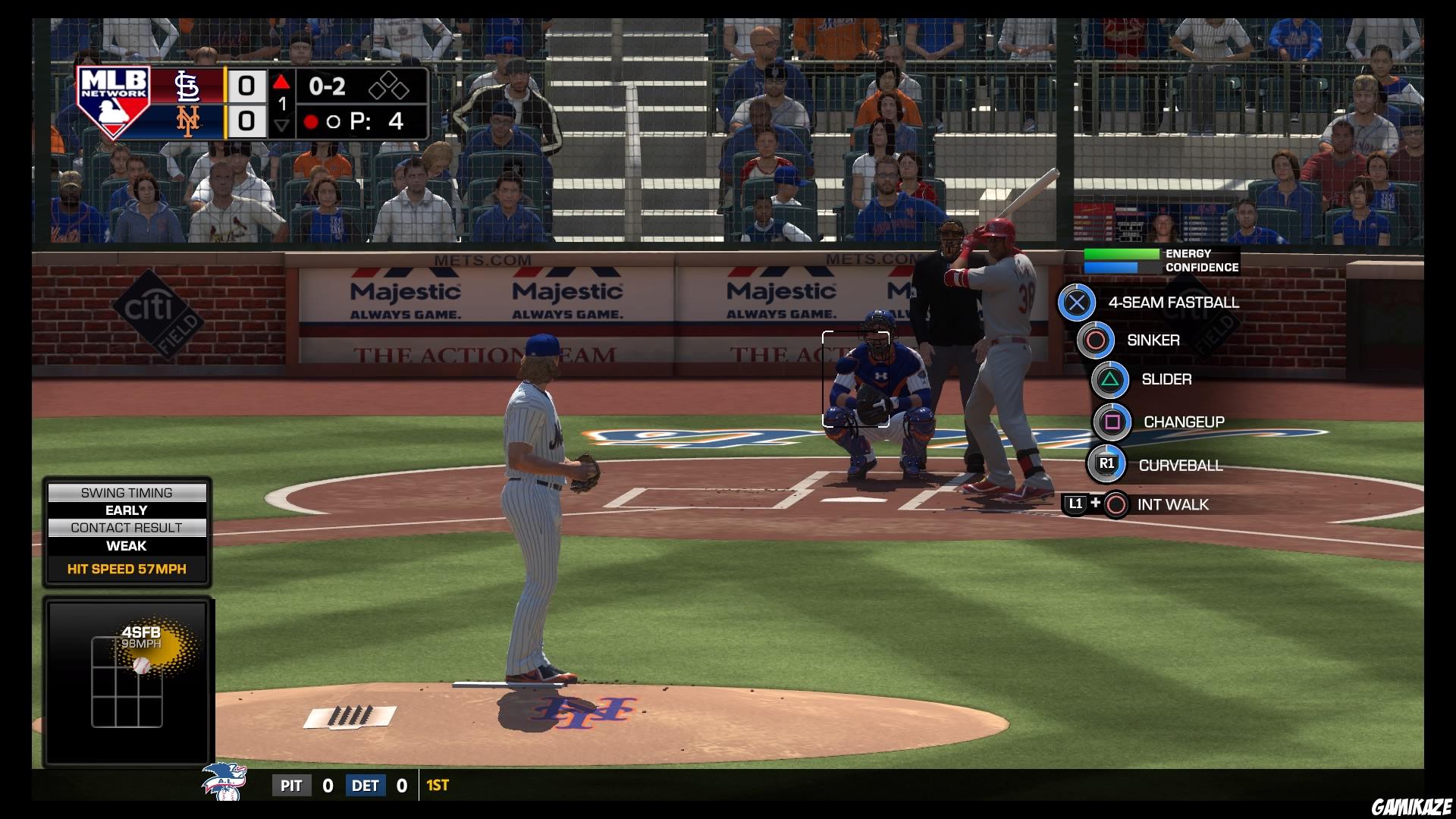Screen dimensions: 1456x819
Task: Click the red ball indicator on scoreboard
Action: 312,121
